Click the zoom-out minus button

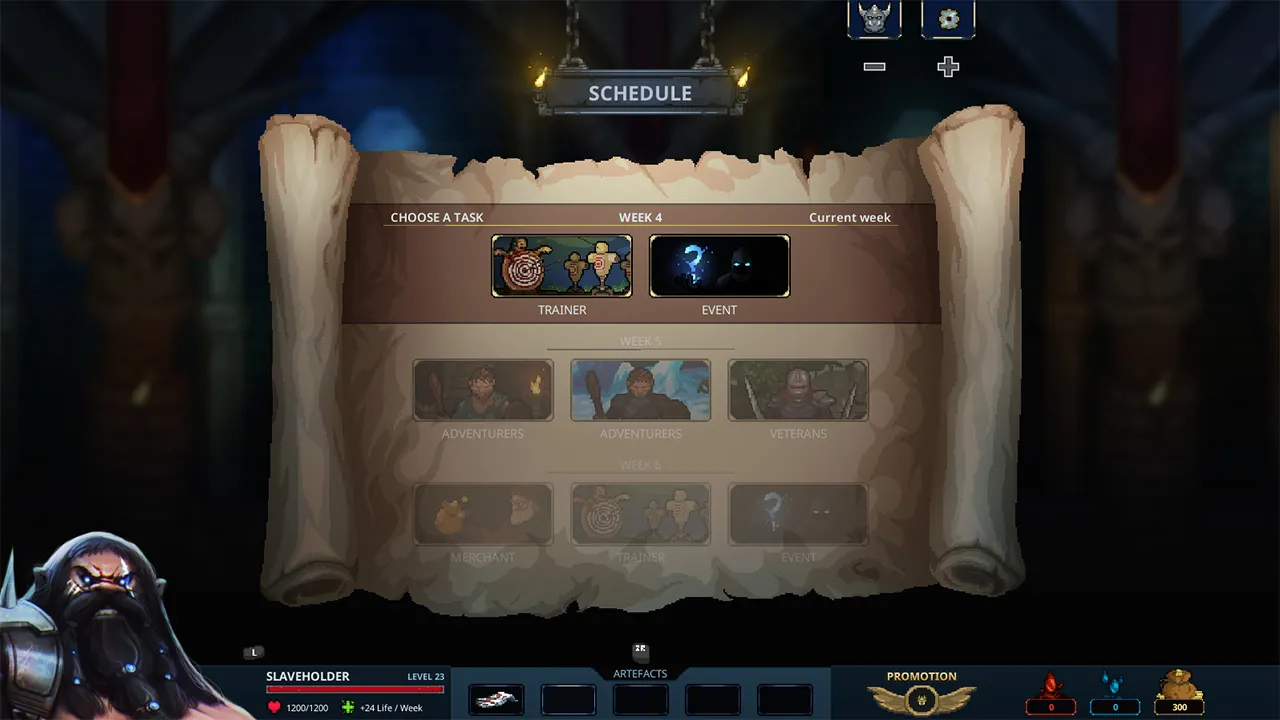pyautogui.click(x=874, y=66)
